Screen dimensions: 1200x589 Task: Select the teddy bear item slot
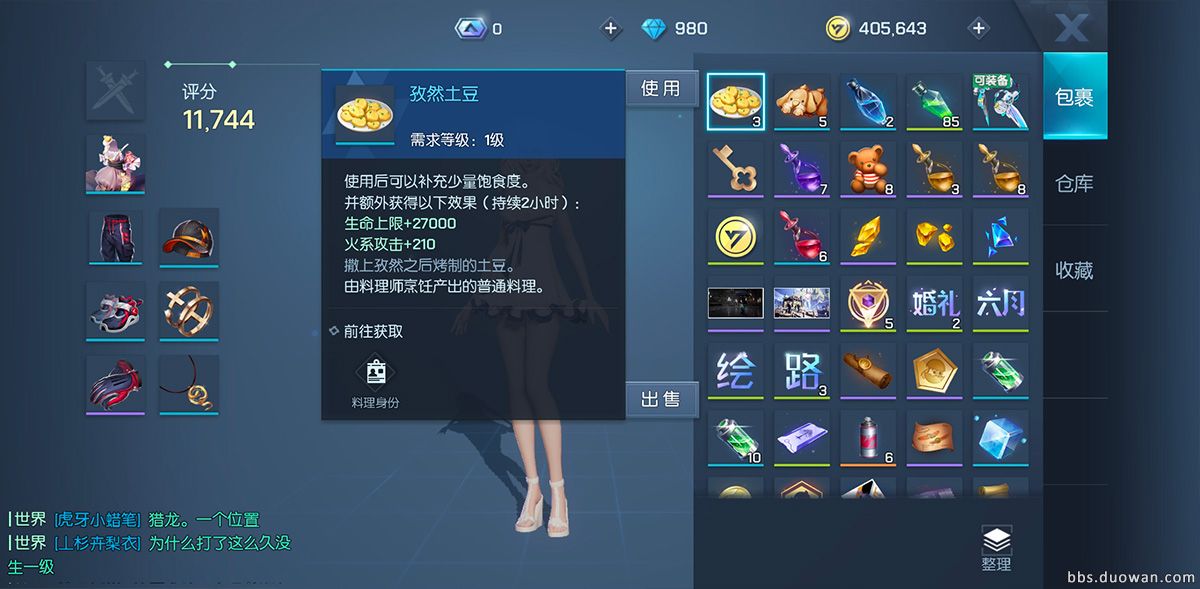pos(868,169)
